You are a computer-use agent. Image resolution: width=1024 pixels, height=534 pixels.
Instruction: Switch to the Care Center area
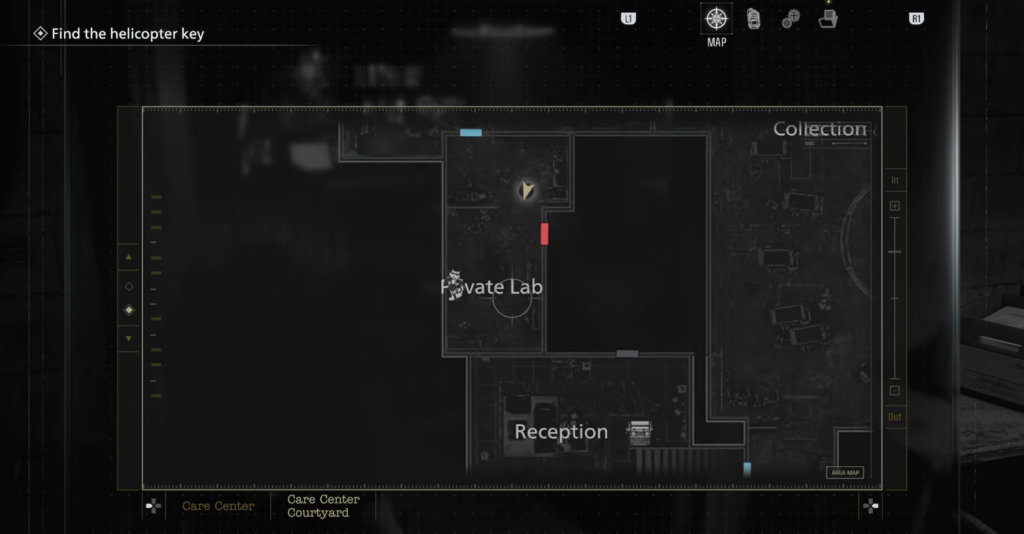point(218,506)
